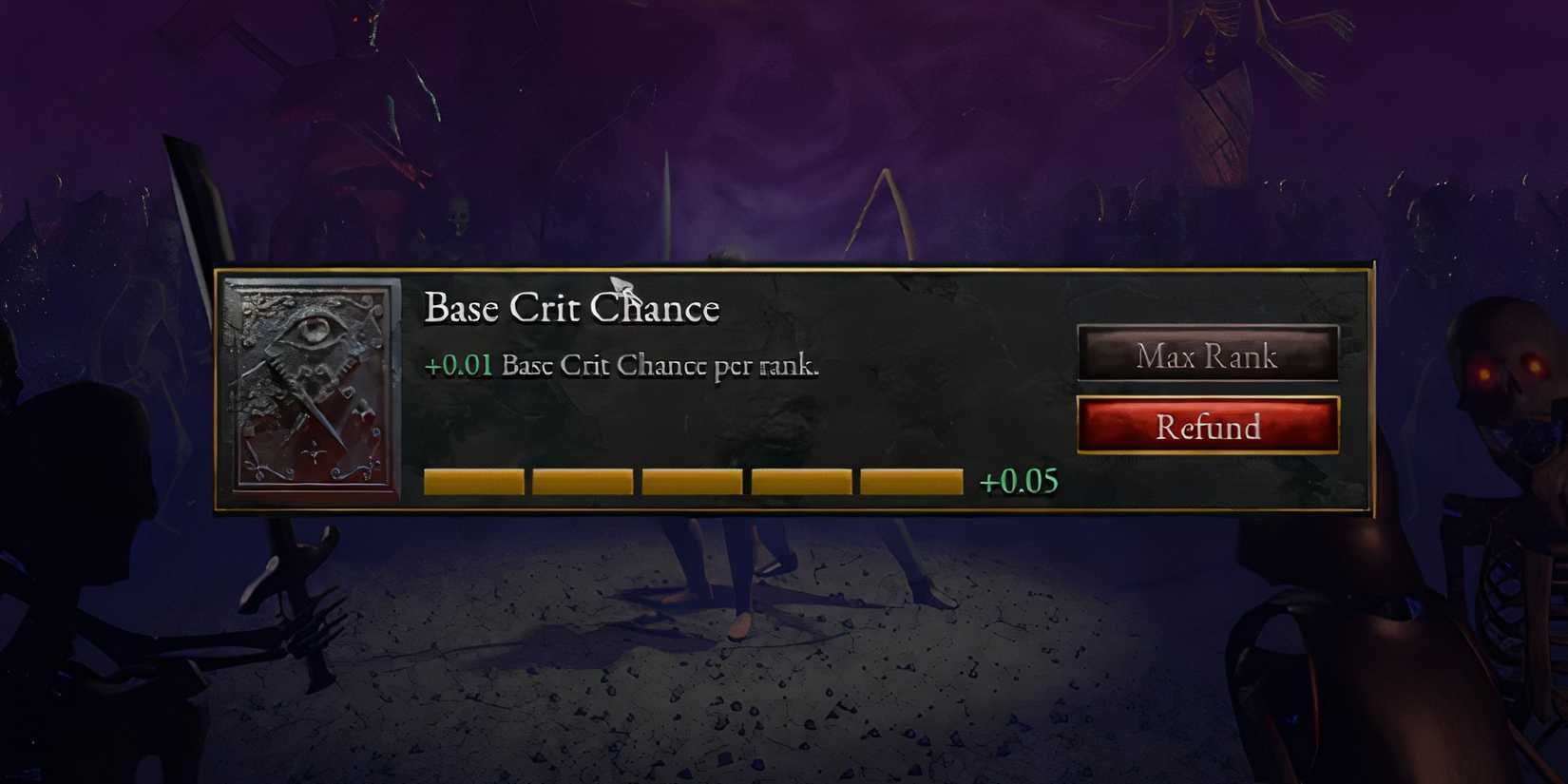Screen dimensions: 1568x784
Task: Click the fourth rank pip
Action: coord(800,480)
